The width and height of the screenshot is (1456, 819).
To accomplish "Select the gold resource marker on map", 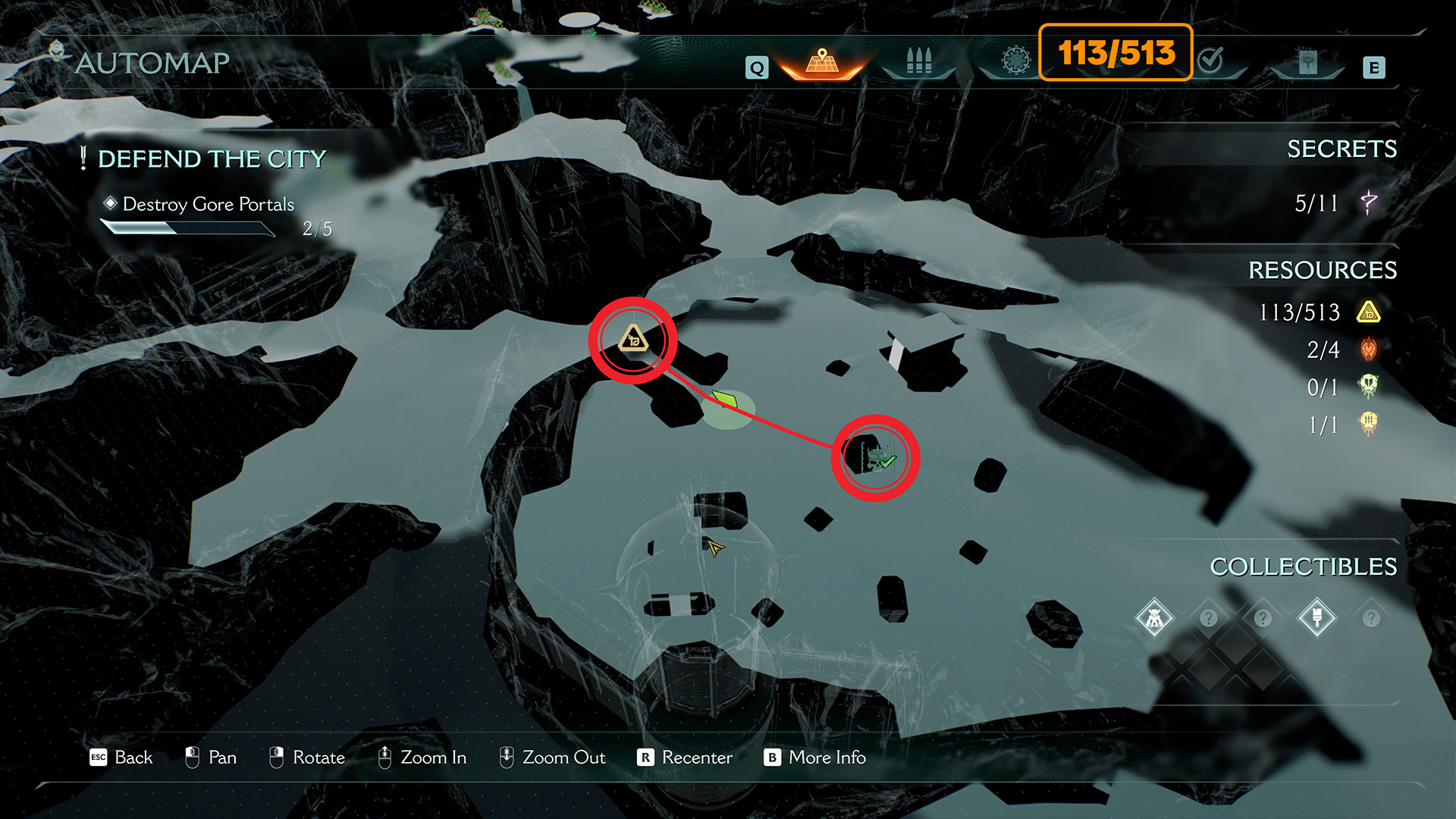I will [x=632, y=339].
